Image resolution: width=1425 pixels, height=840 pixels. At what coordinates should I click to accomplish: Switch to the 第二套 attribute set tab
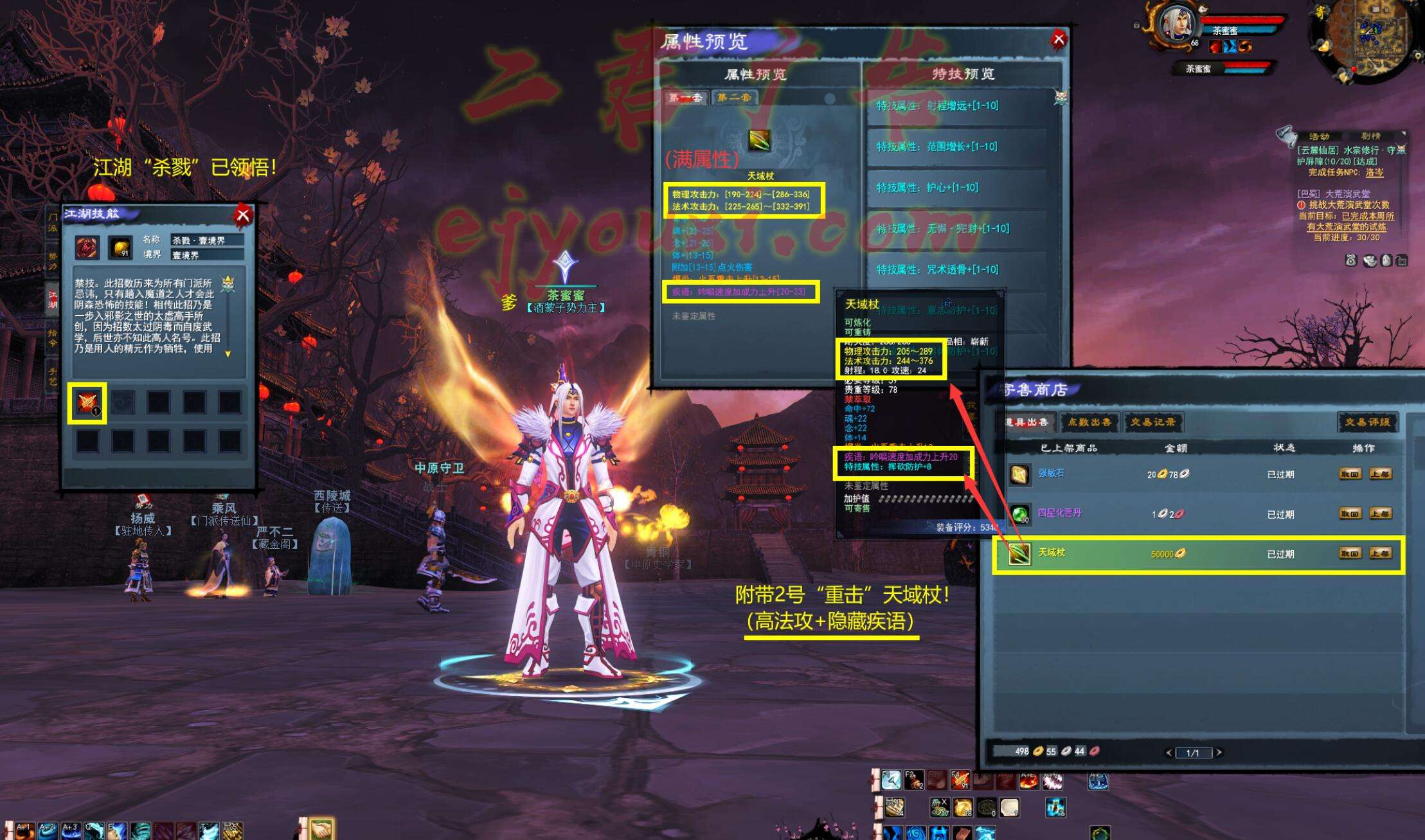pos(734,98)
